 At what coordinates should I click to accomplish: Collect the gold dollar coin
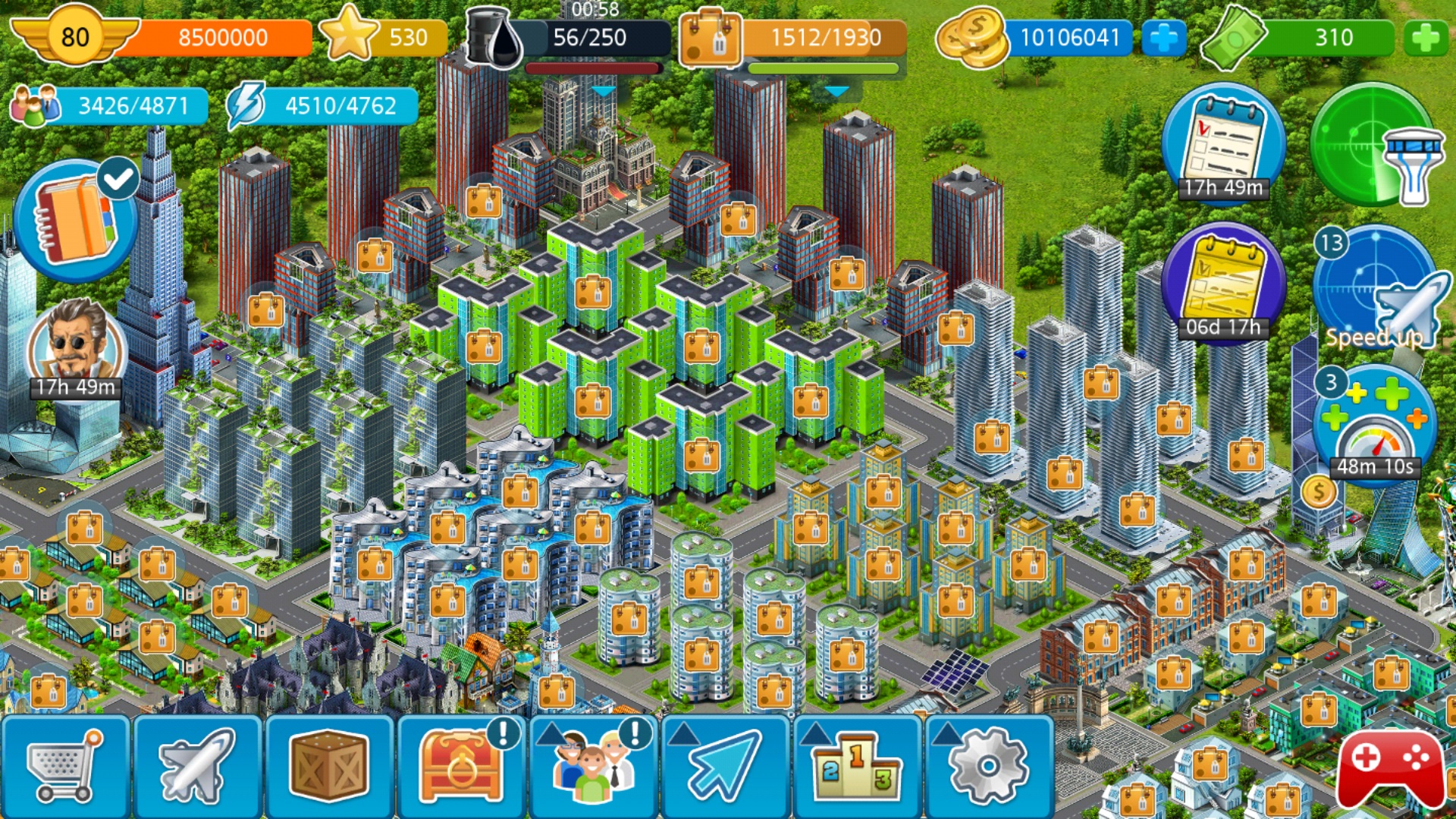pyautogui.click(x=1318, y=493)
